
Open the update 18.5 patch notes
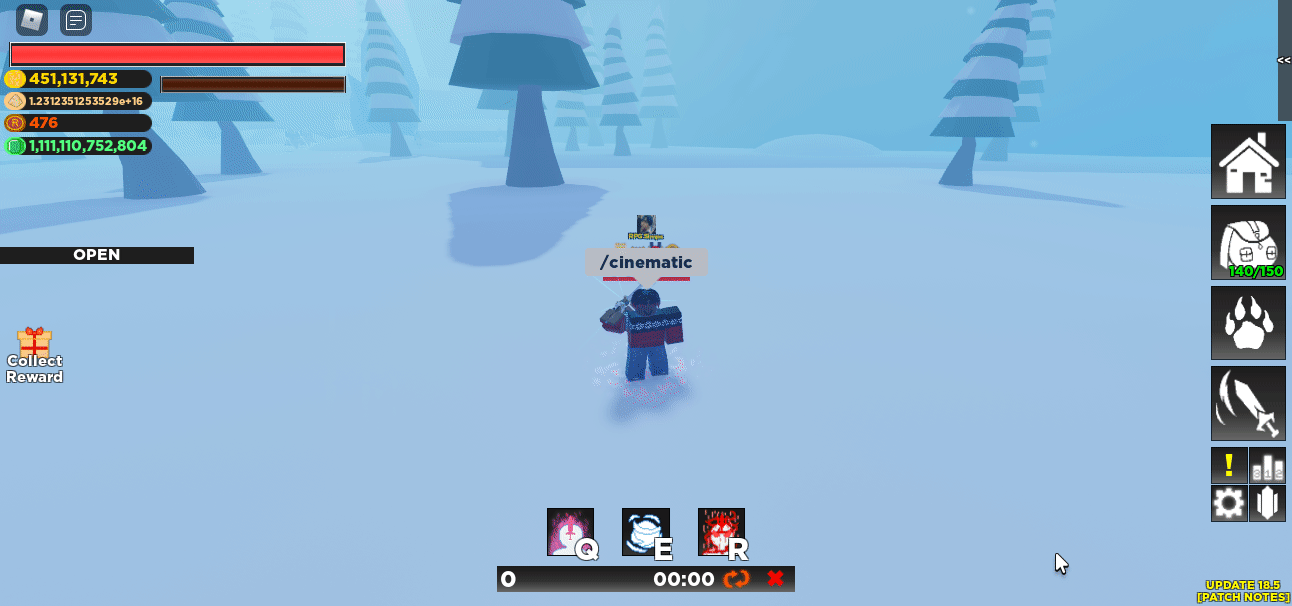click(x=1243, y=591)
